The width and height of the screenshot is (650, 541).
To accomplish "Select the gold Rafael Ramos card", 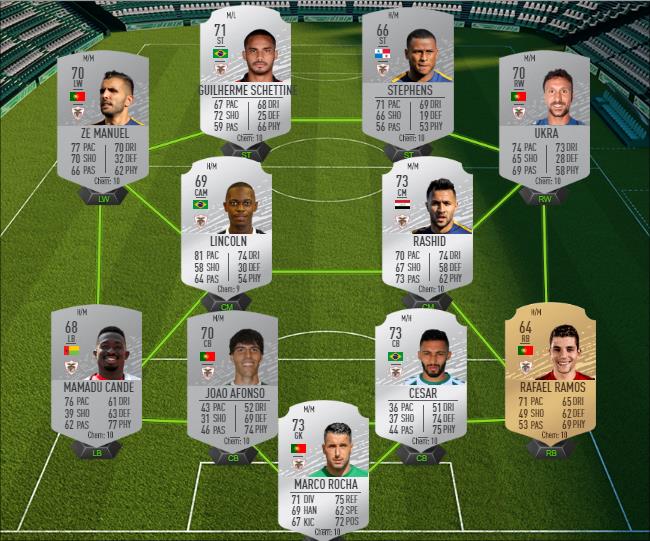I will click(x=551, y=370).
